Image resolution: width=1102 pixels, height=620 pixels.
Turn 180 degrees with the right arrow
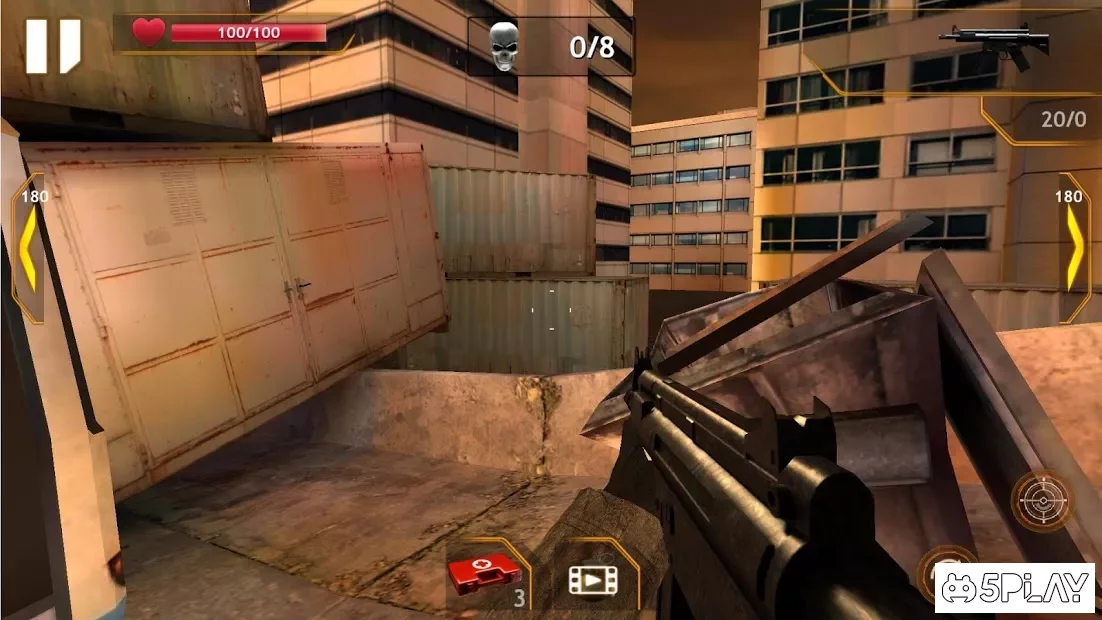coord(1074,248)
